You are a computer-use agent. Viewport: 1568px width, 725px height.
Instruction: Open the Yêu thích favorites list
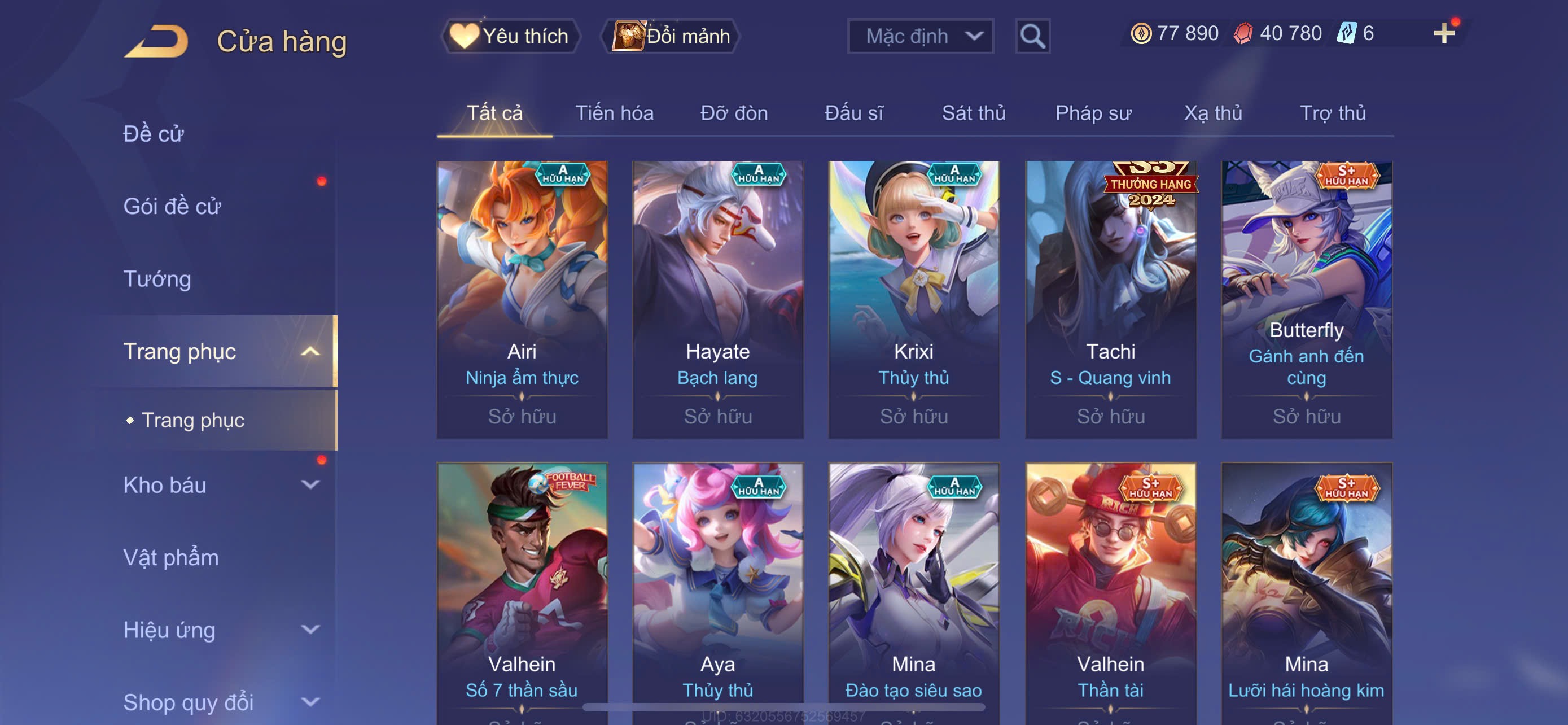point(510,37)
